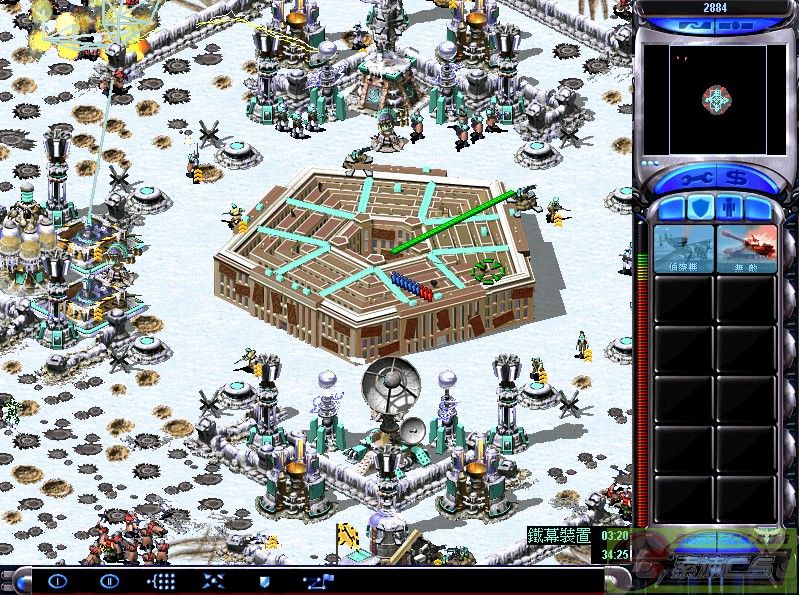The height and width of the screenshot is (595, 799).
Task: Click the crossed-arrows command button
Action: click(x=213, y=580)
